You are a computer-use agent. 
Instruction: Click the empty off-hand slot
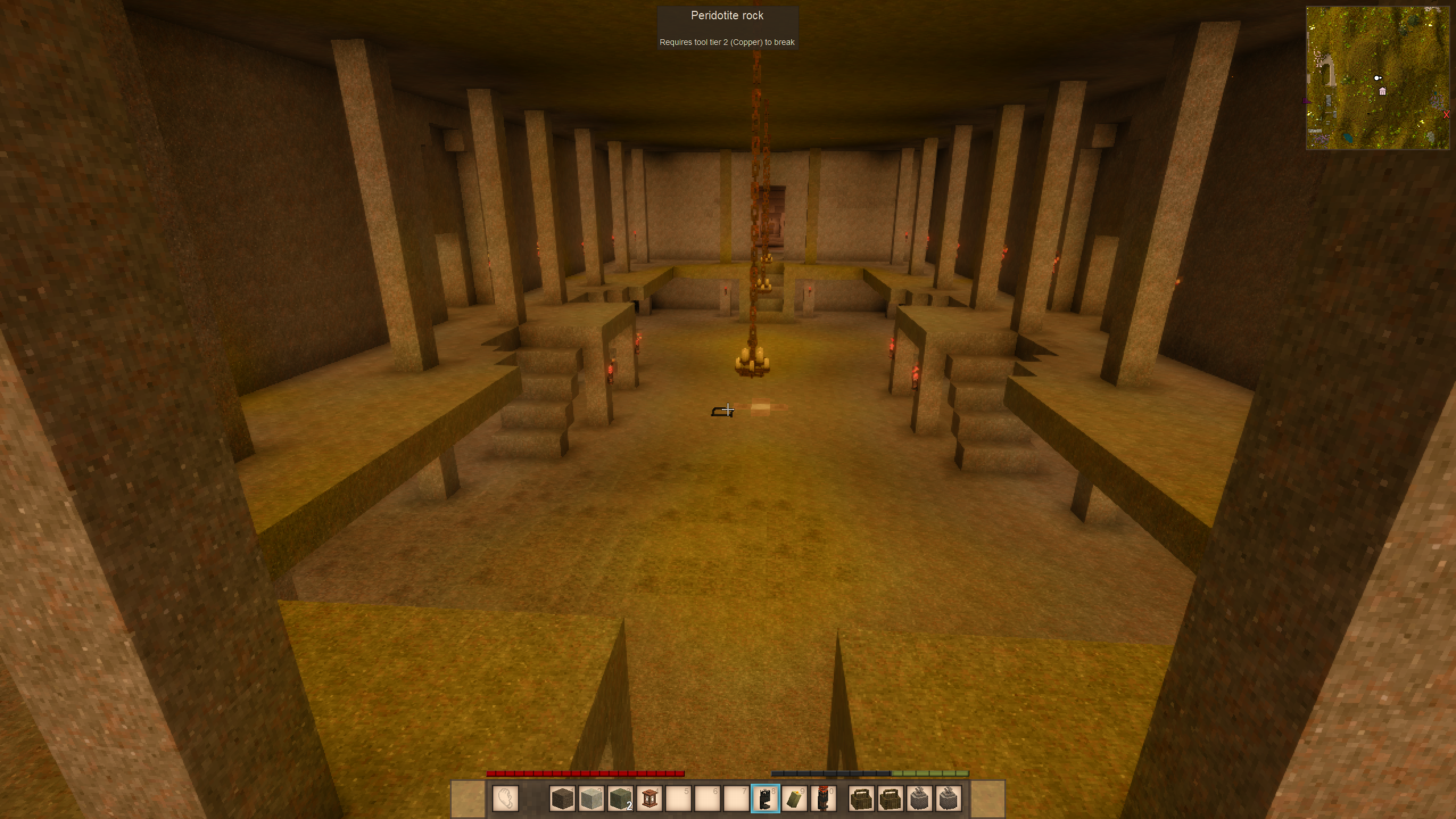pyautogui.click(x=505, y=799)
